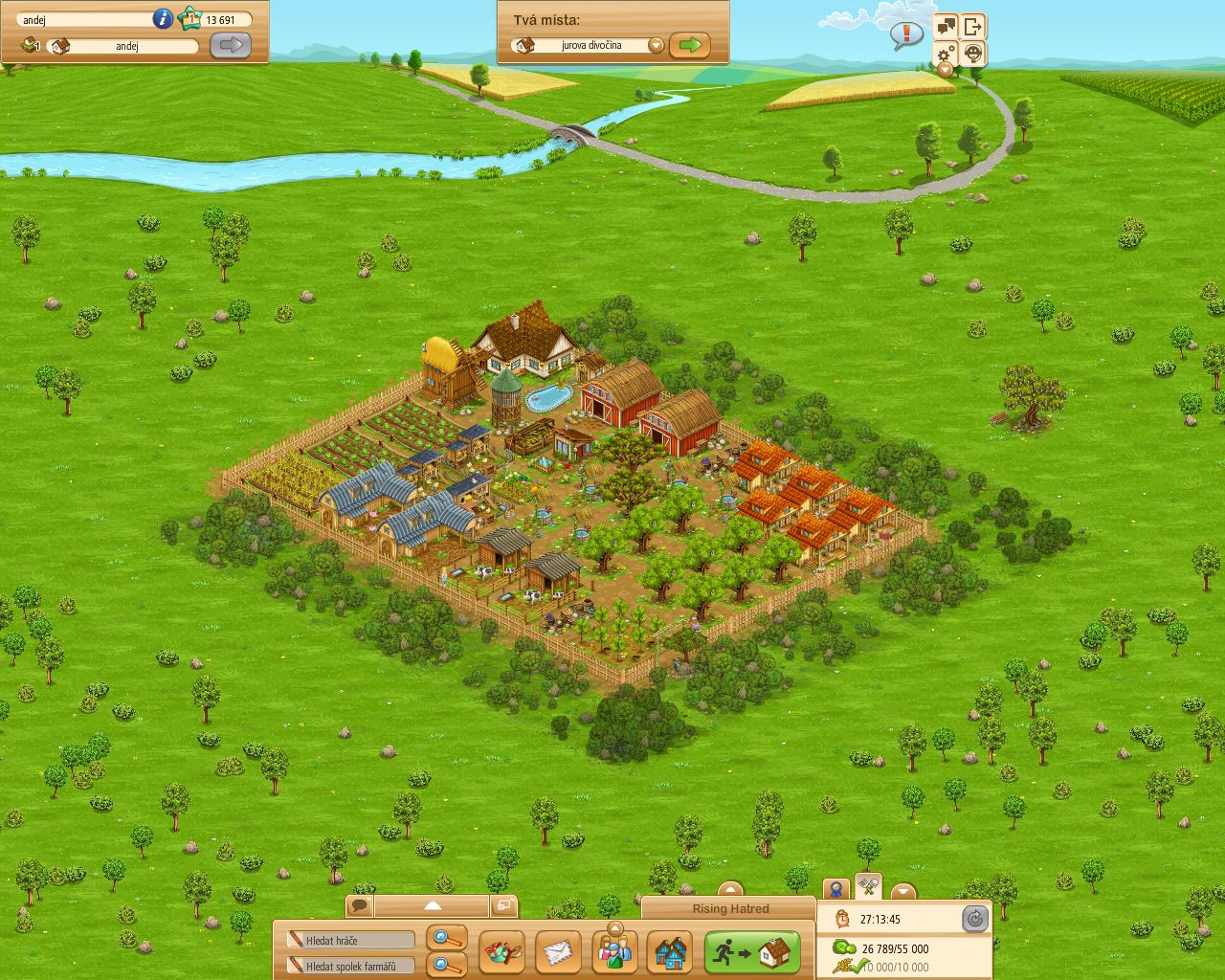Click the customer support headset icon
The image size is (1225, 980).
pyautogui.click(x=973, y=55)
